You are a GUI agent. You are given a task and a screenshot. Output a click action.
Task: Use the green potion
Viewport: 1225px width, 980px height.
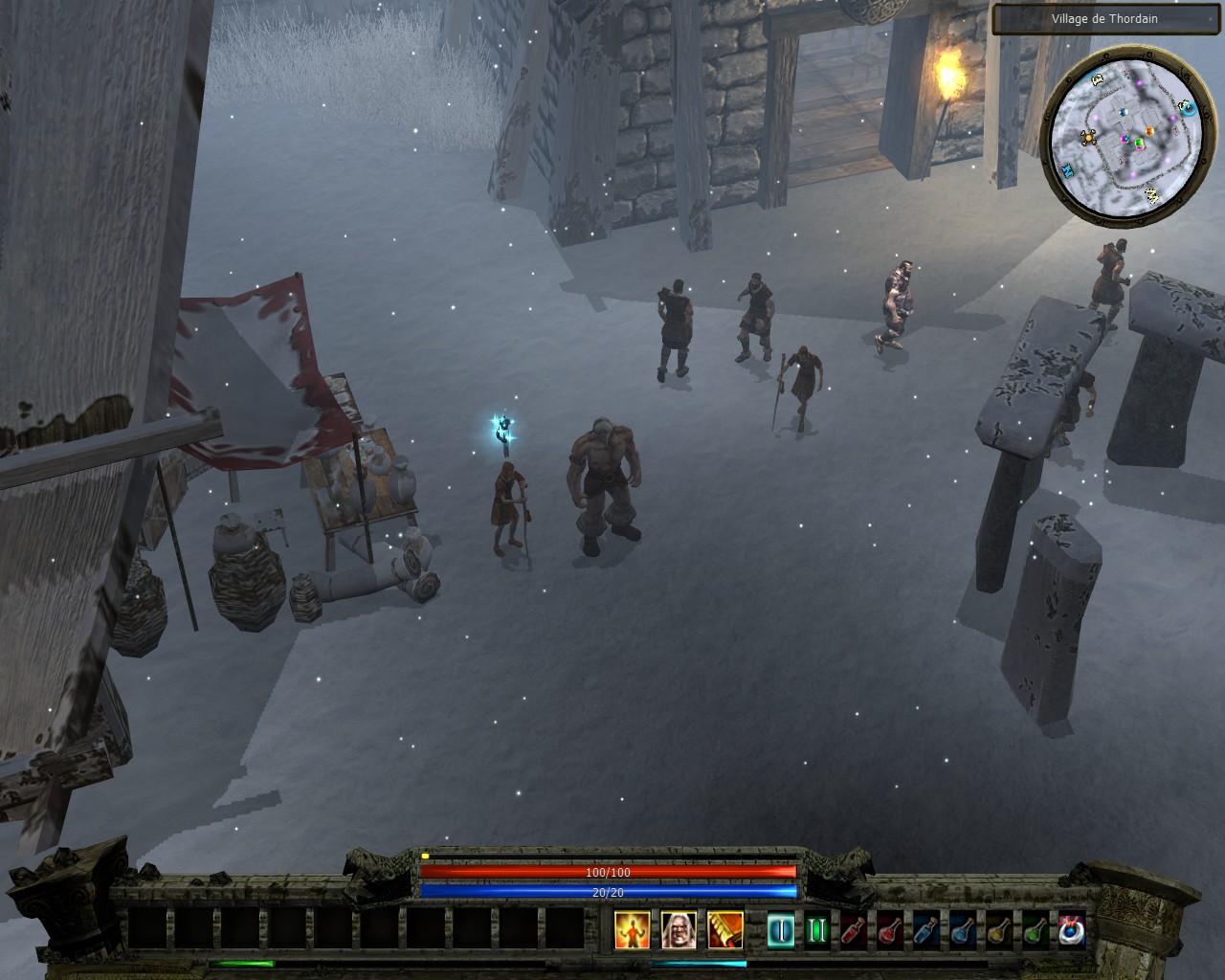[x=1035, y=929]
